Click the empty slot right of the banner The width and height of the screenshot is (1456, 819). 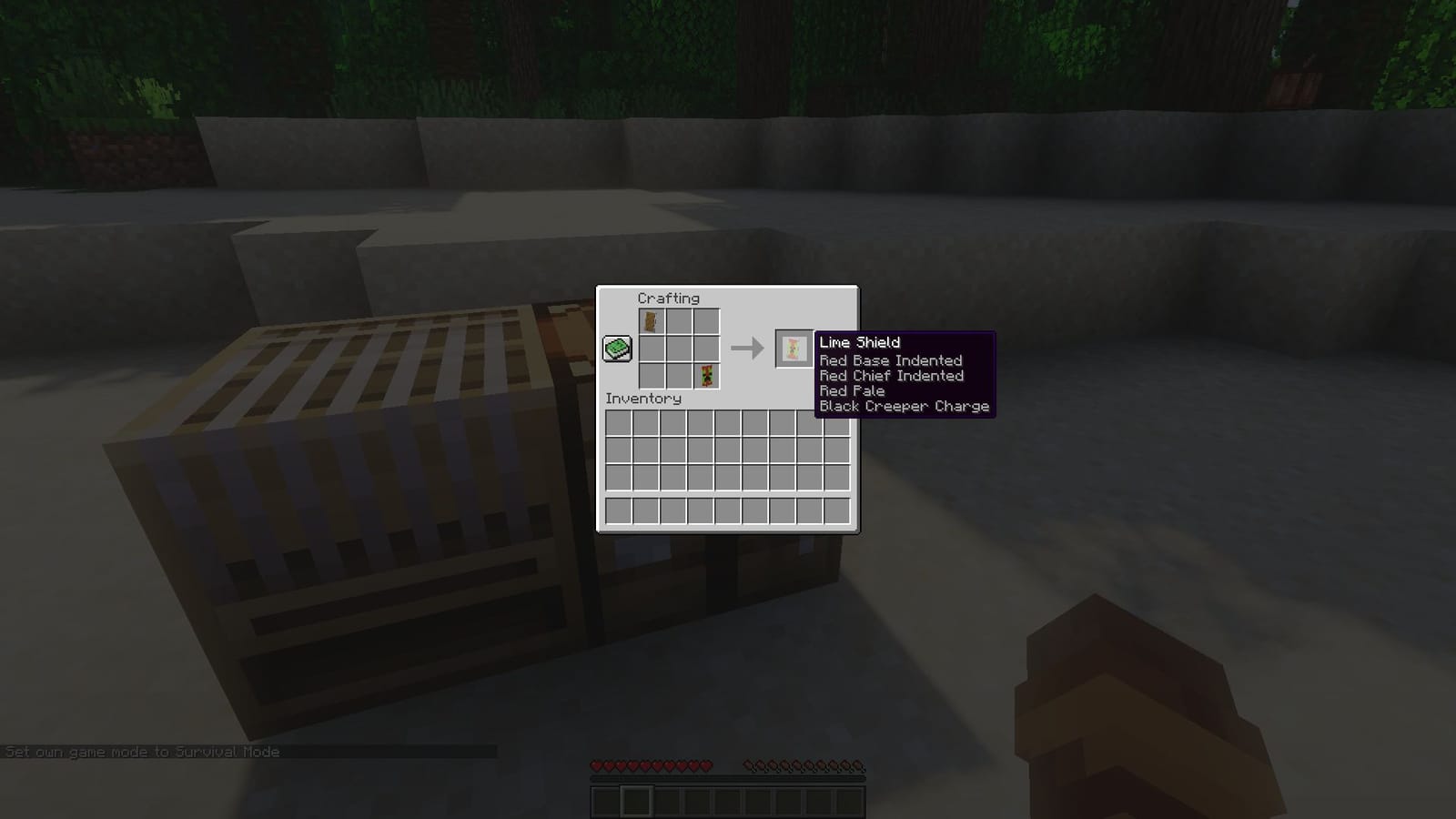pyautogui.click(x=680, y=322)
